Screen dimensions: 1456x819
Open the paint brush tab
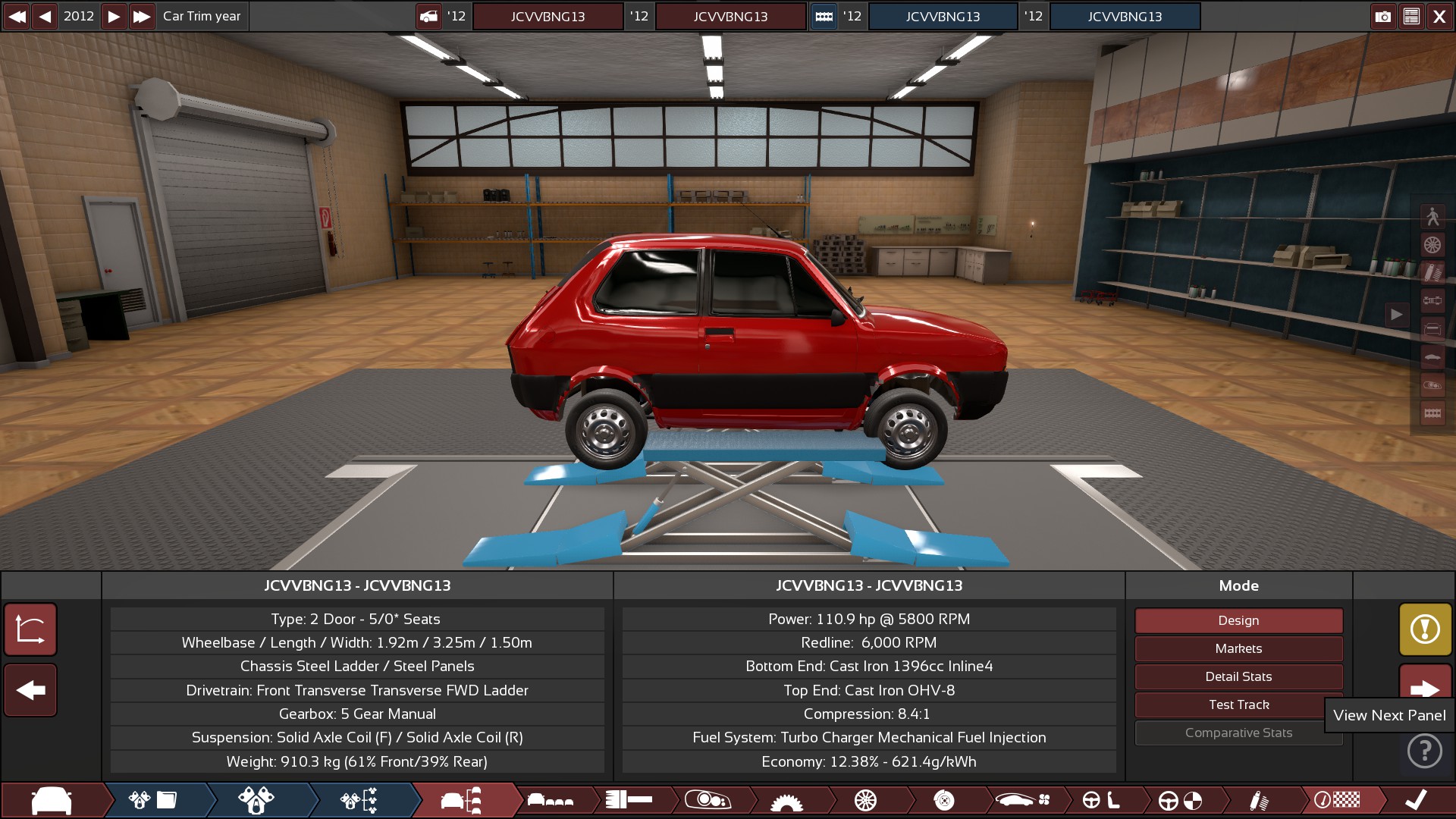(1258, 800)
